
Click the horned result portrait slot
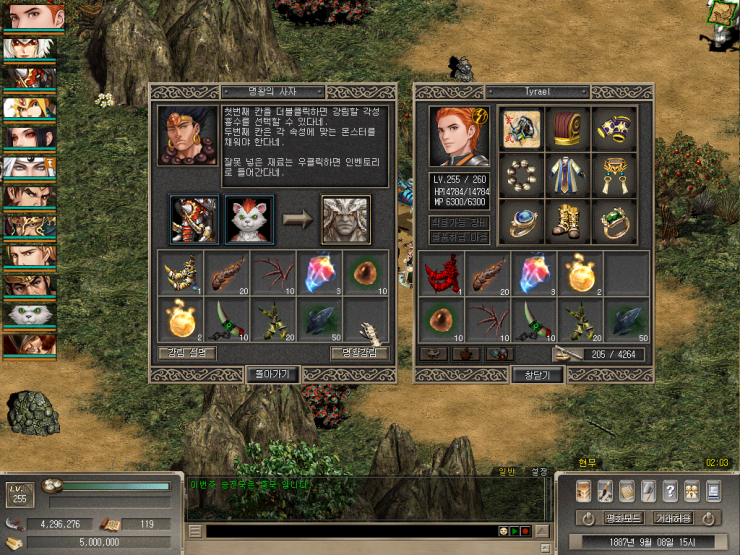point(345,220)
